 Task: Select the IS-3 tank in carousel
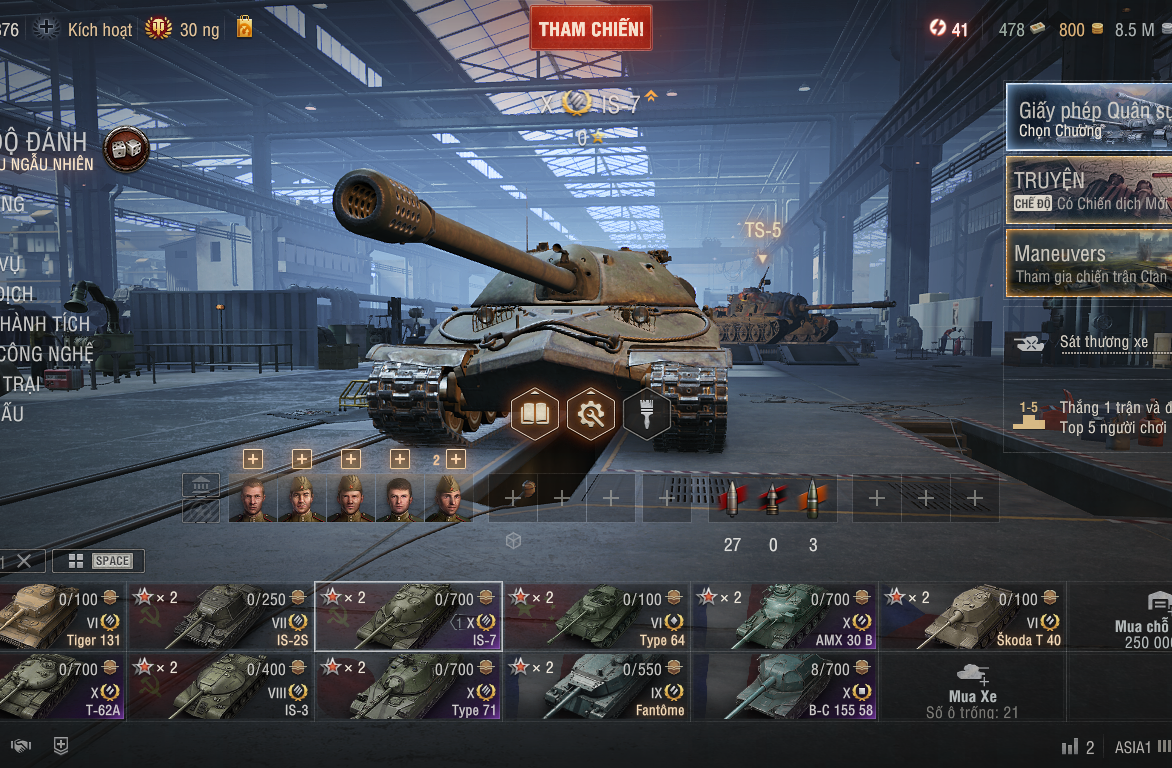(220, 686)
